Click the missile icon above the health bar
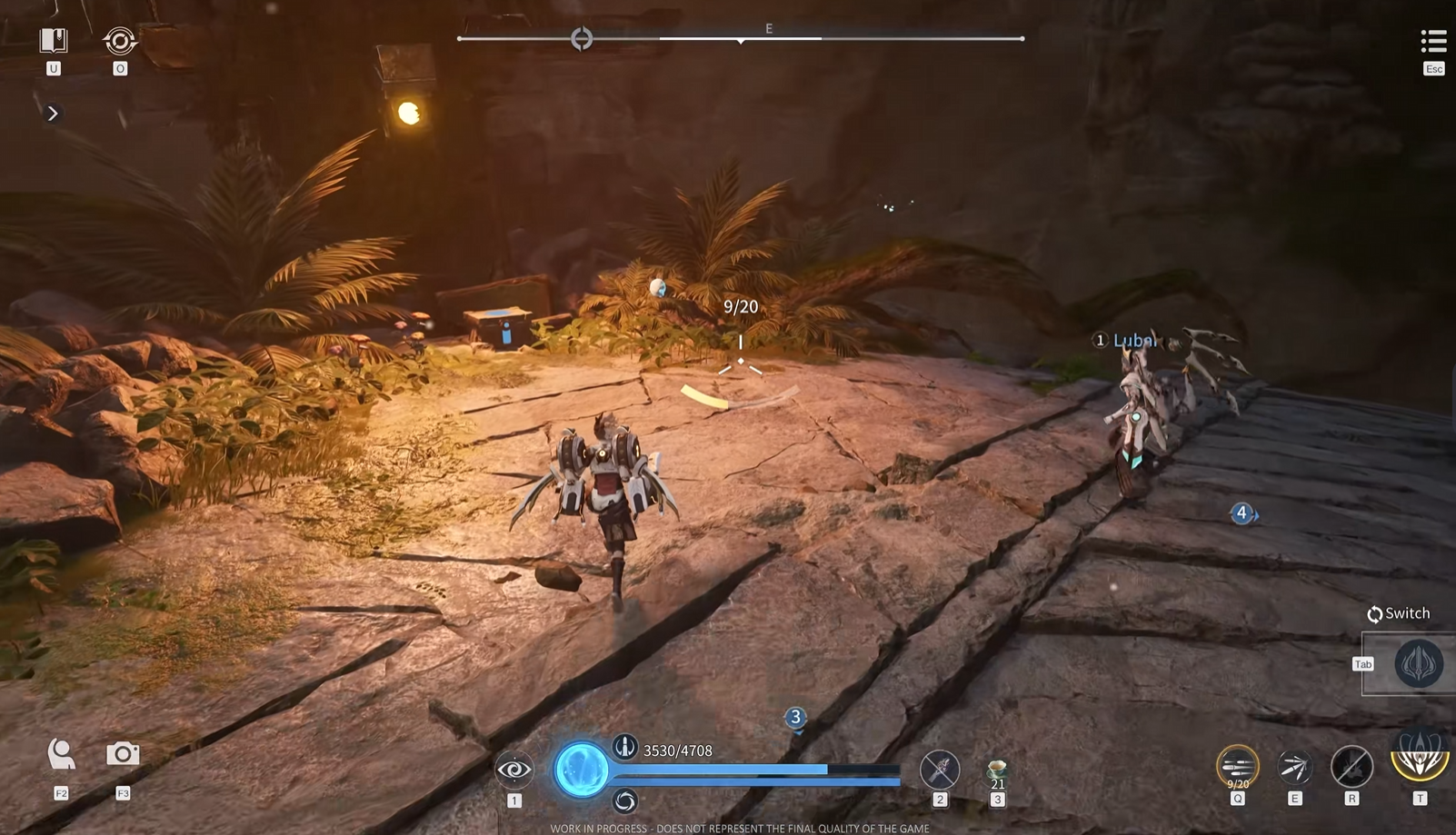The width and height of the screenshot is (1456, 835). (624, 747)
